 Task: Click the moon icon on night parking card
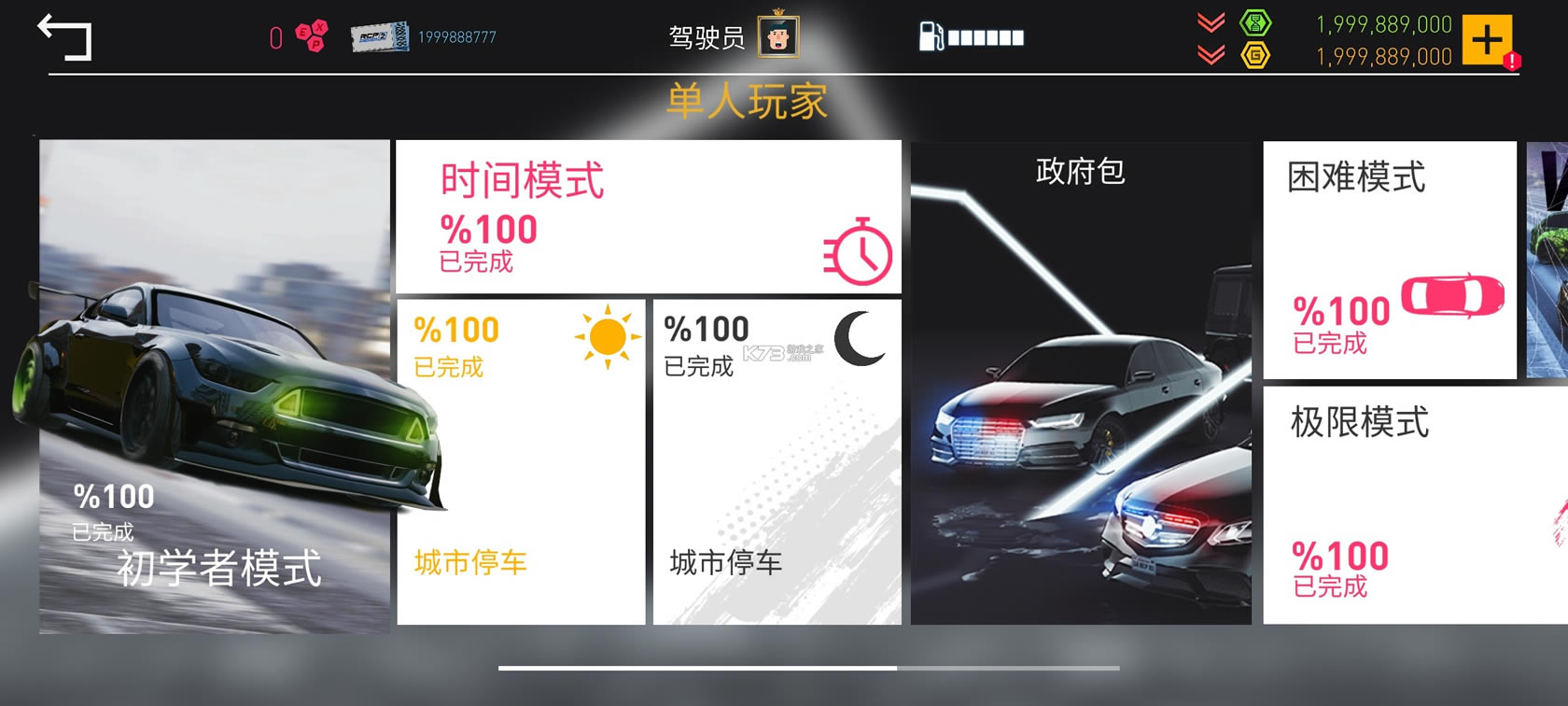pyautogui.click(x=856, y=339)
